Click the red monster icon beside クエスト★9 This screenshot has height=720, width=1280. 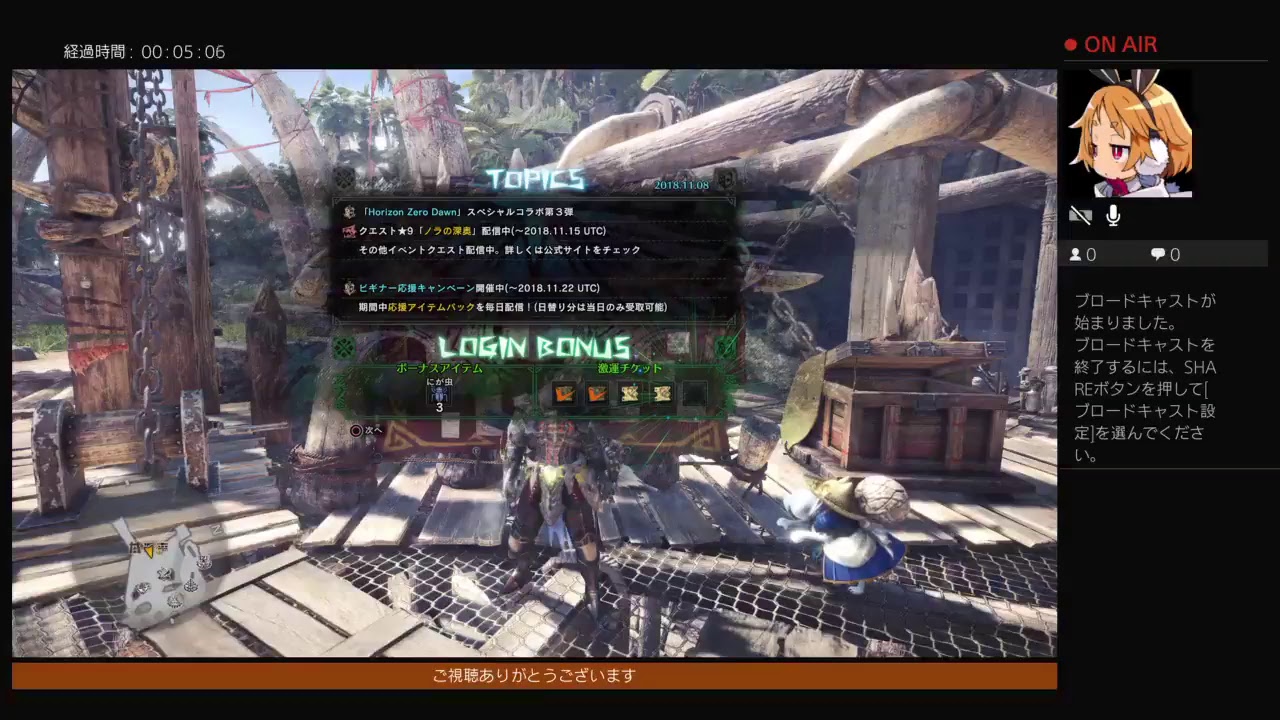[x=348, y=230]
